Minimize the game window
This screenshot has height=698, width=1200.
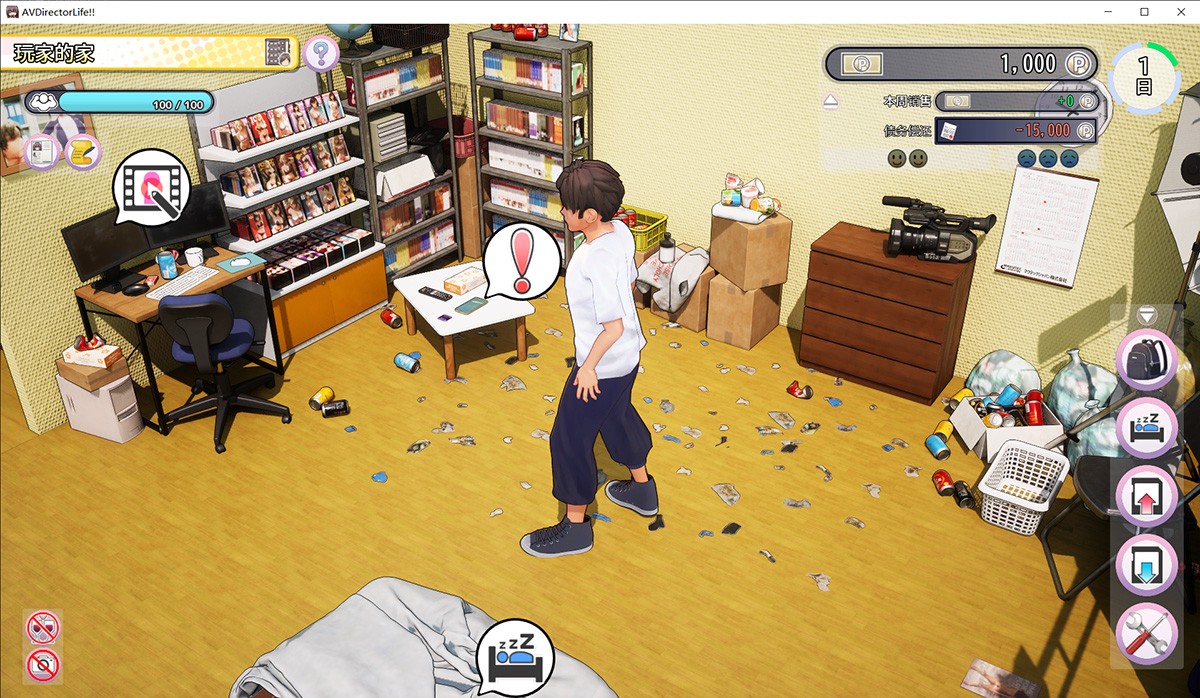1109,11
